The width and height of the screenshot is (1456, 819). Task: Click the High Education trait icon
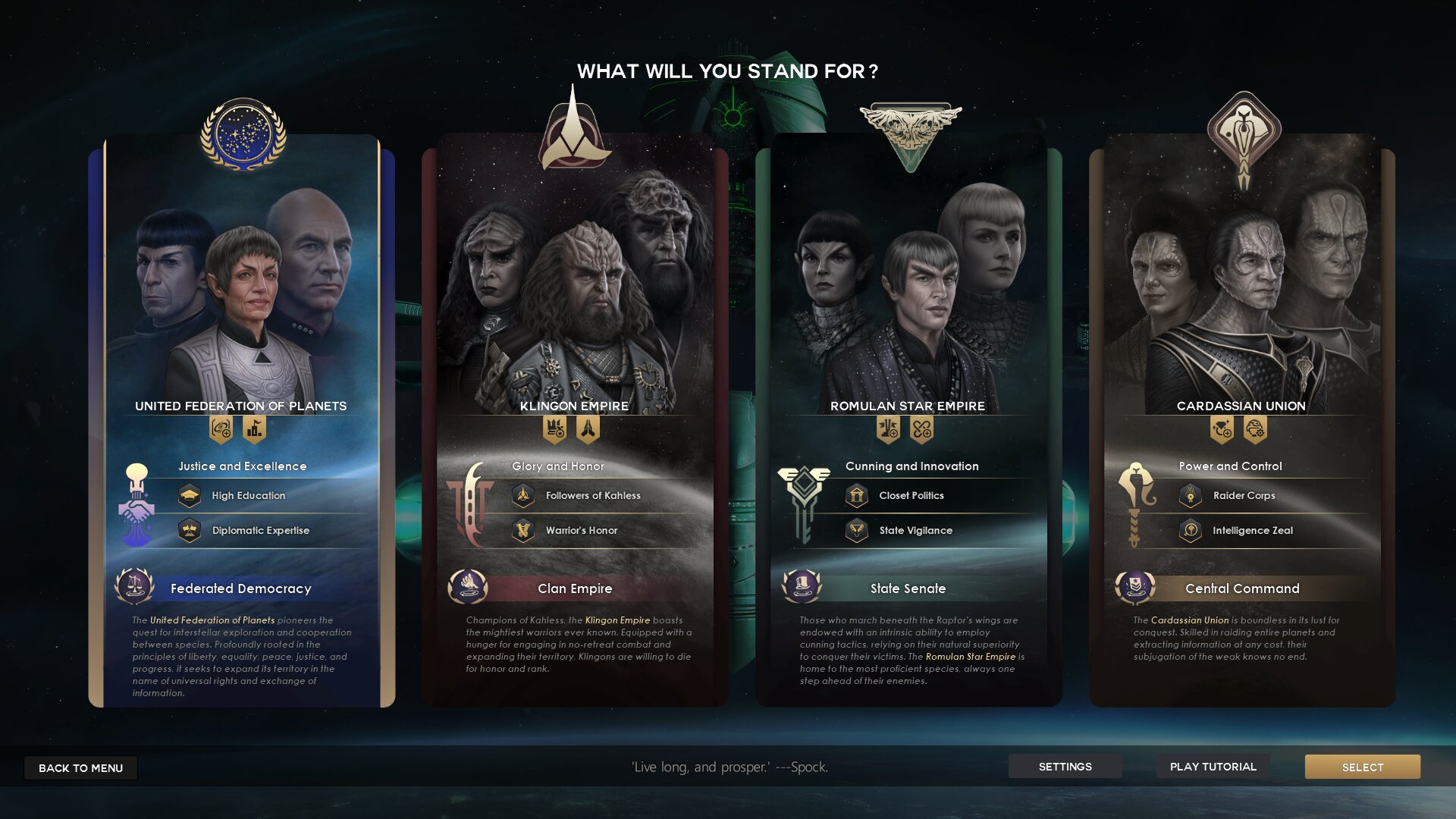coord(190,496)
